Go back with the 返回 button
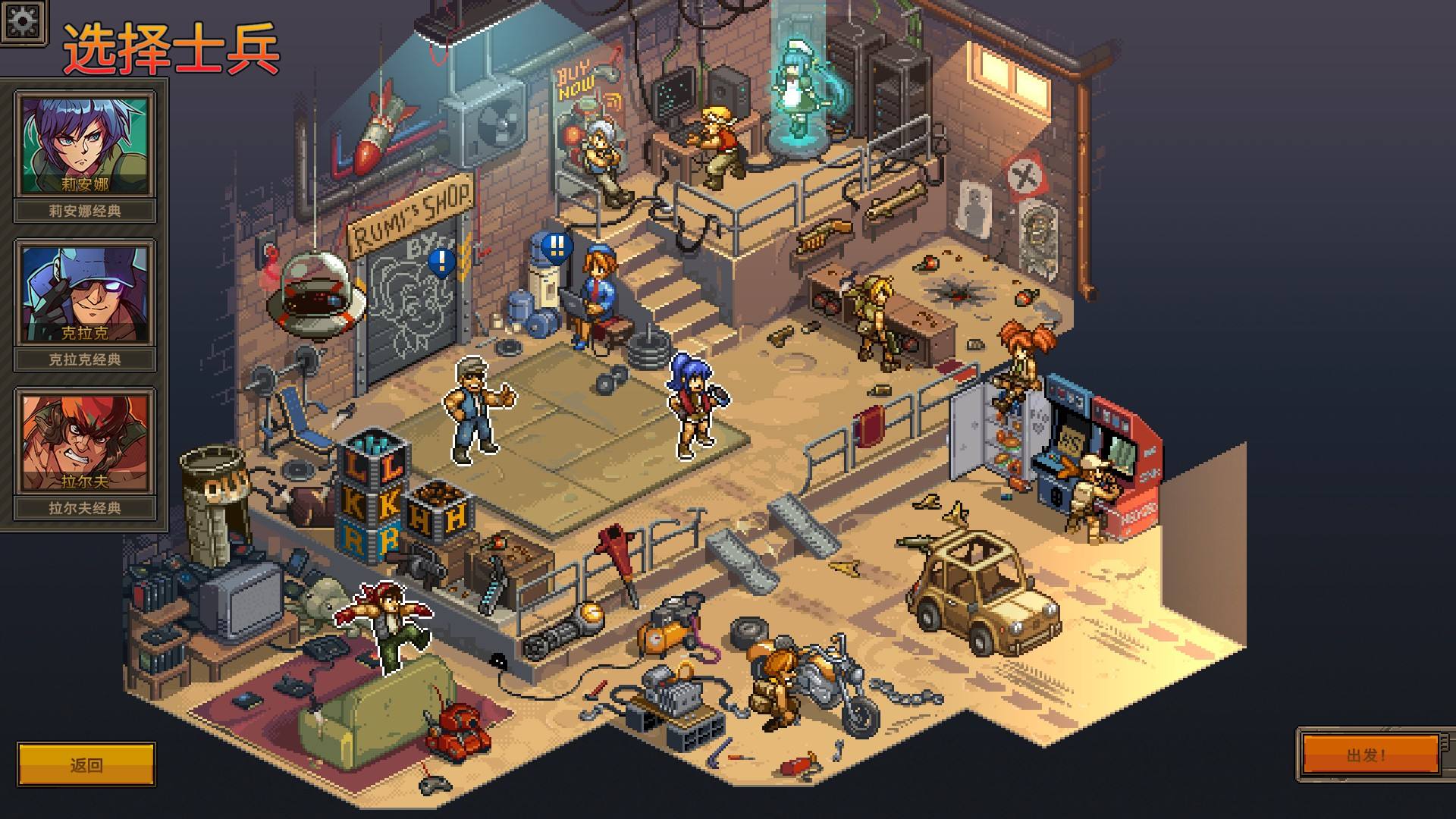Screen dimensions: 1456x819 point(86,764)
